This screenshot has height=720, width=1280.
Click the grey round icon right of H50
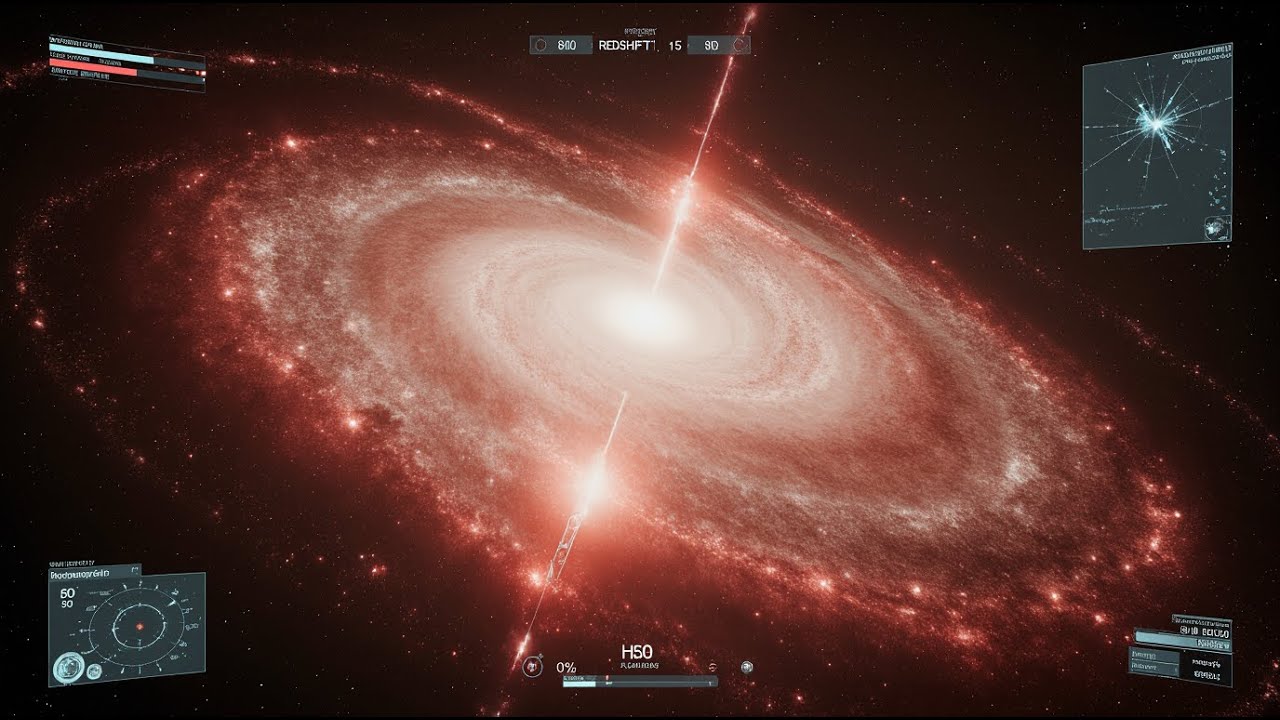(x=746, y=667)
